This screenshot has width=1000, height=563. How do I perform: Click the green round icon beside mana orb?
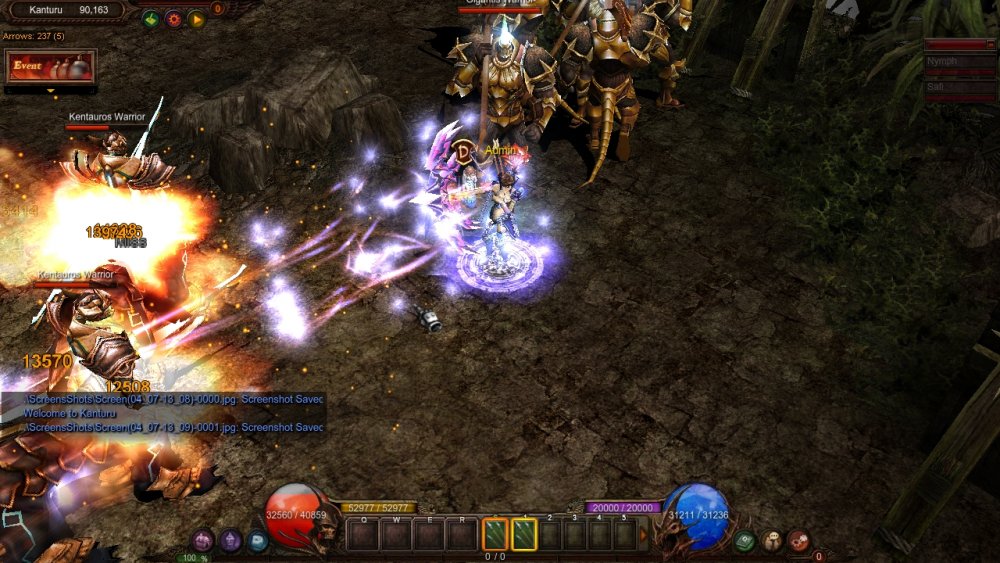[744, 541]
